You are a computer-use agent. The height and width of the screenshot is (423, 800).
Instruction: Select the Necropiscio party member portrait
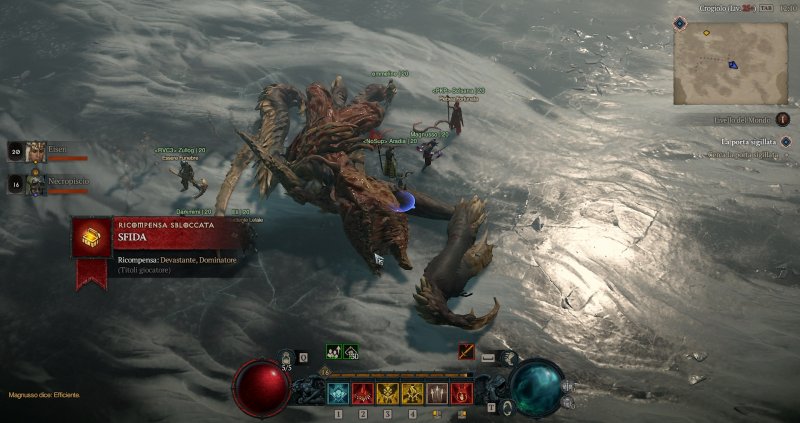click(x=36, y=184)
